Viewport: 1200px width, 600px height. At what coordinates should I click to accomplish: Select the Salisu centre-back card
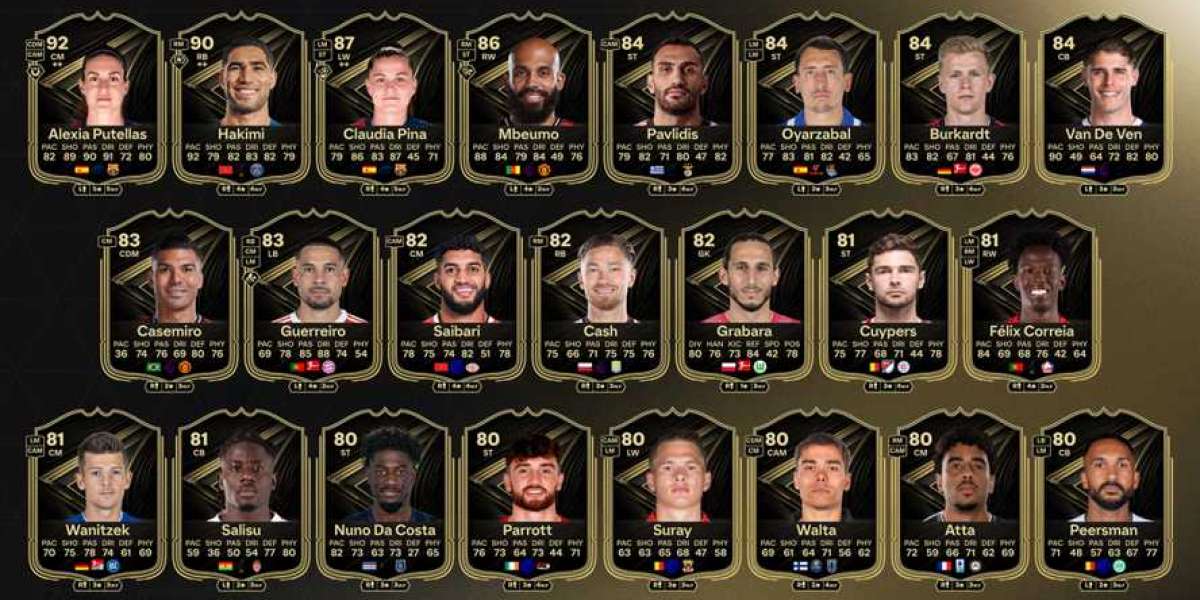(240, 495)
